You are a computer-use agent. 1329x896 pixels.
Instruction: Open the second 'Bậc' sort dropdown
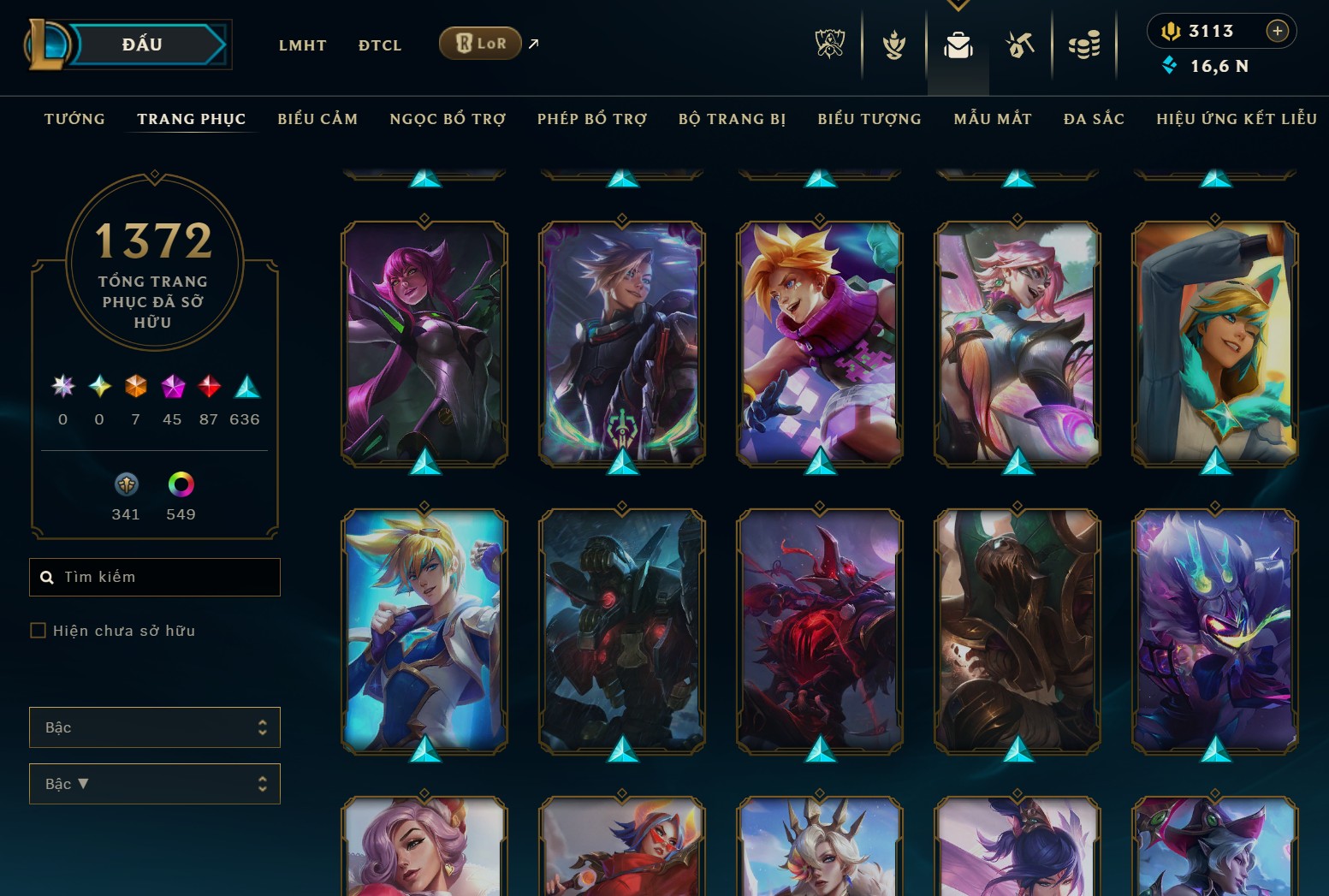[155, 783]
